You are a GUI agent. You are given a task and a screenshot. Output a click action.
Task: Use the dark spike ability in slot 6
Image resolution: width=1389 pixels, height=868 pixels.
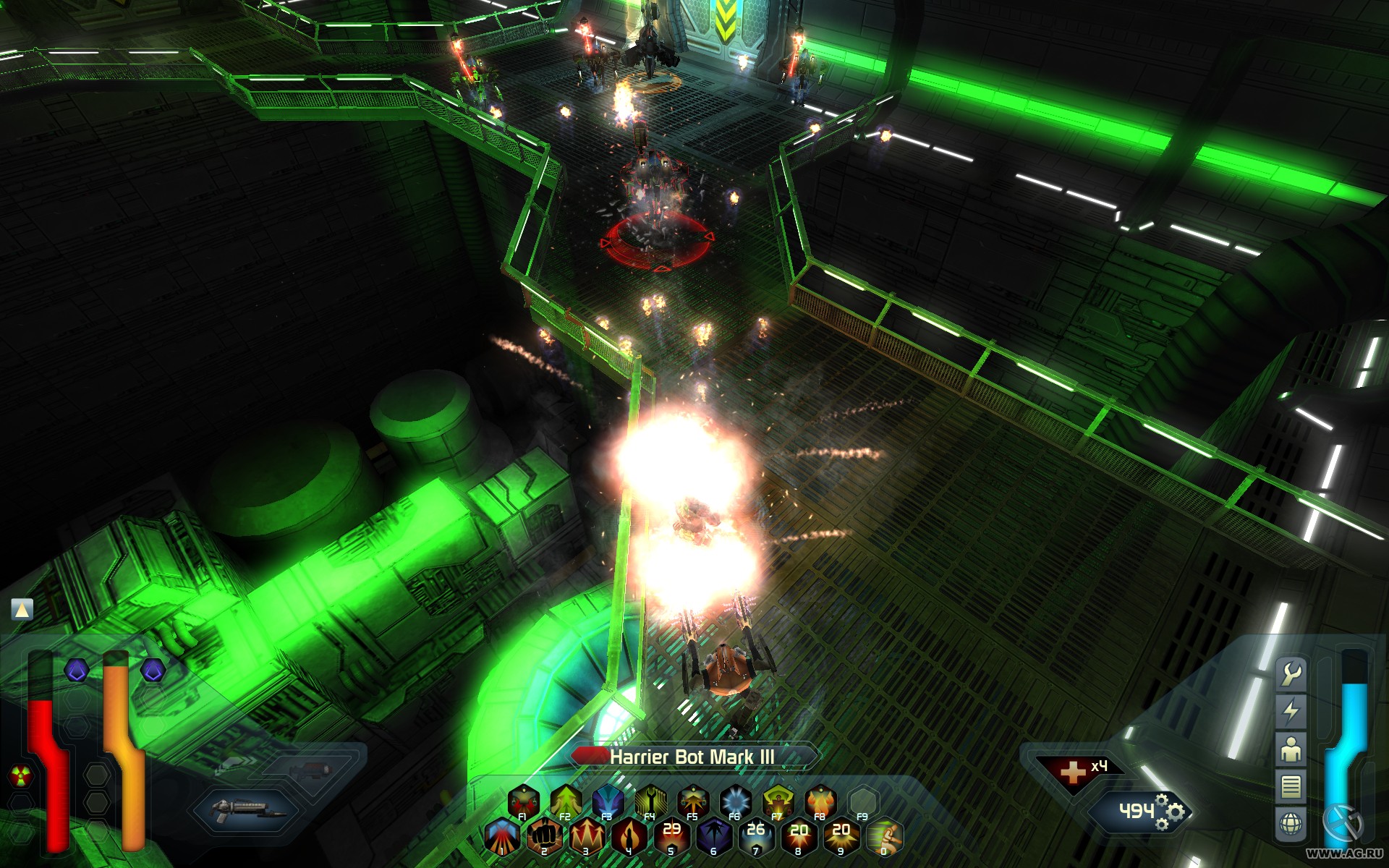coord(713,836)
